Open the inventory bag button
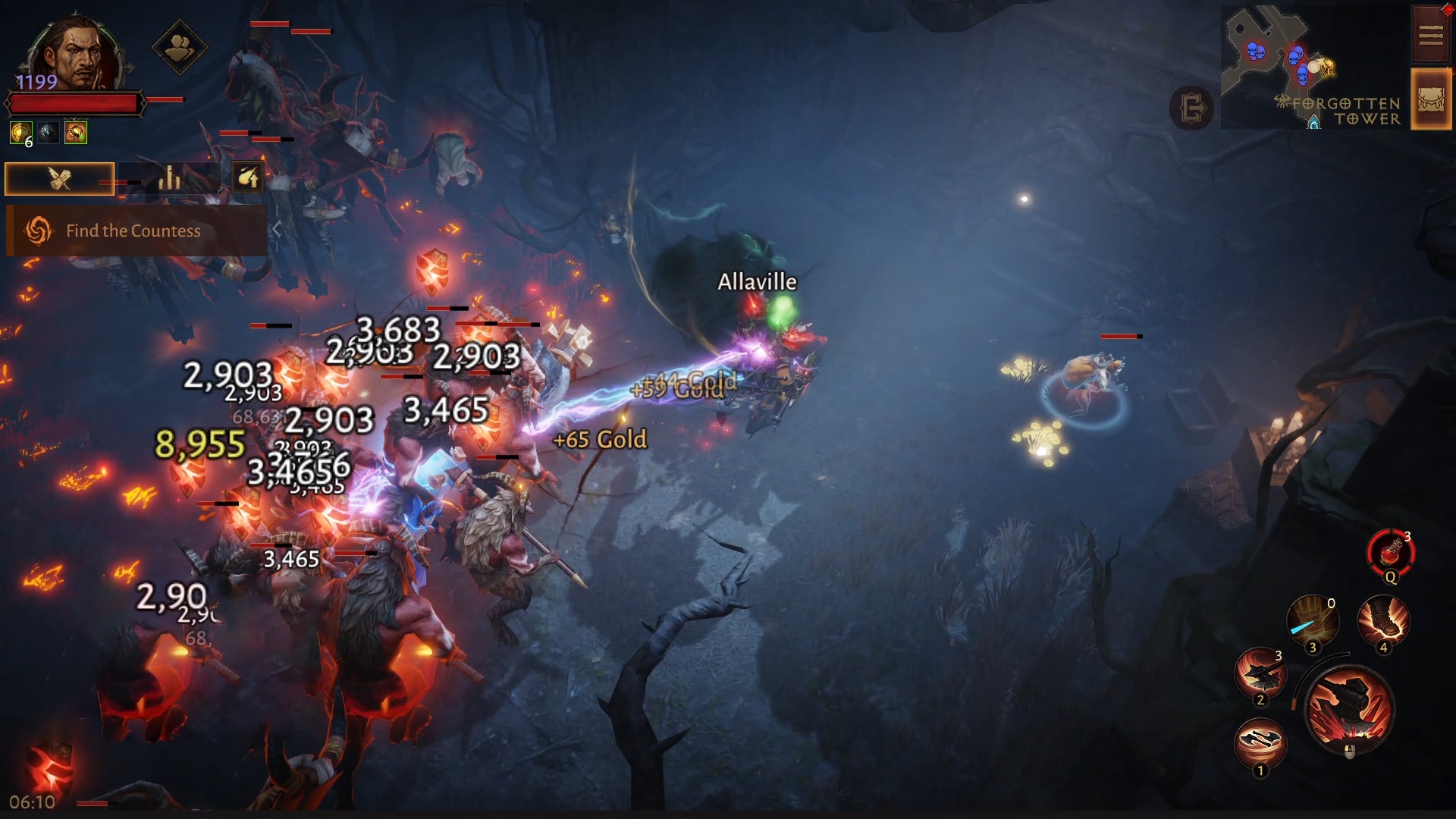This screenshot has height=819, width=1456. click(1430, 99)
